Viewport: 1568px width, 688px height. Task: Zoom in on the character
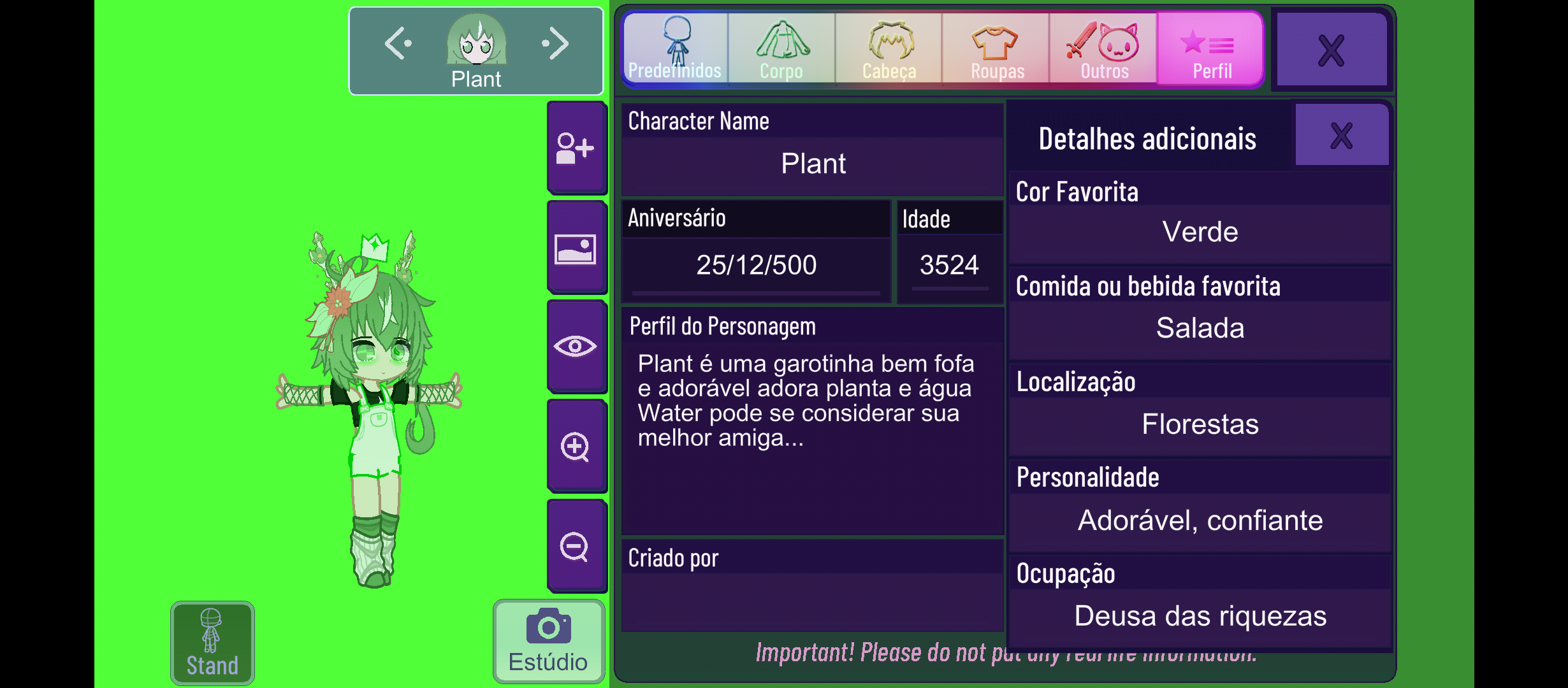tap(576, 446)
